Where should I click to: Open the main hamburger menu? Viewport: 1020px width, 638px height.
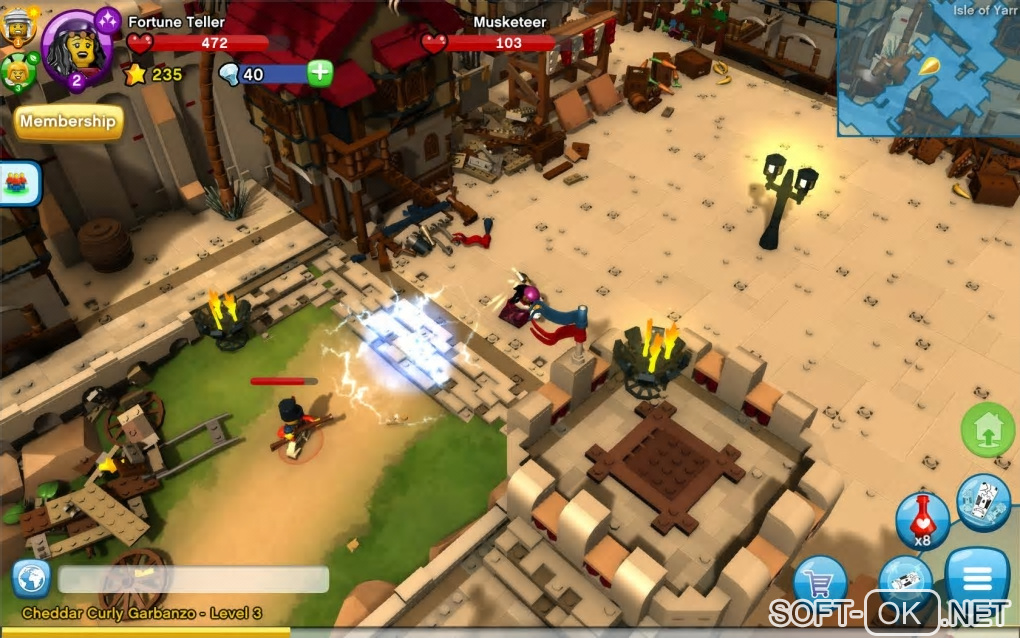(976, 578)
